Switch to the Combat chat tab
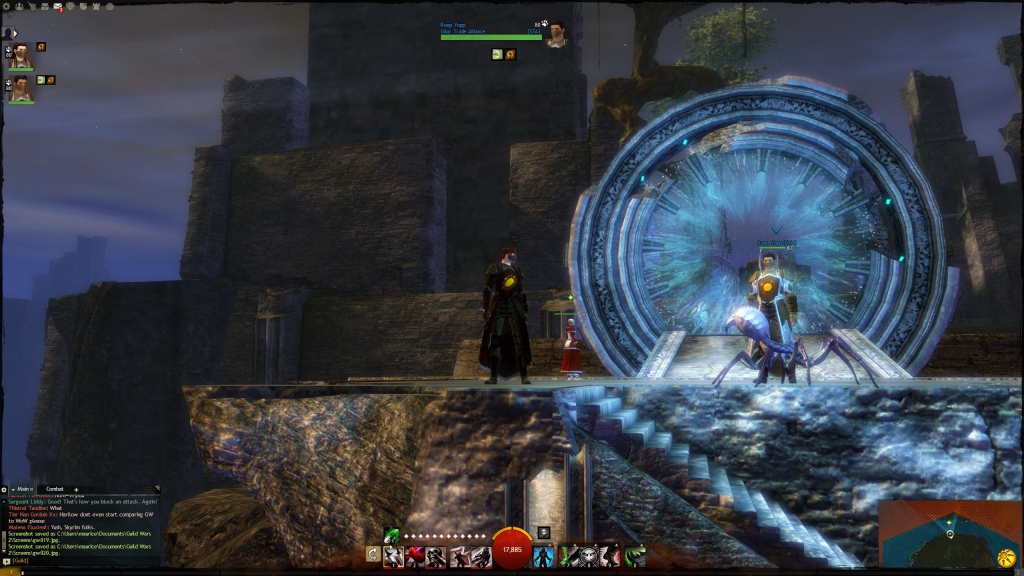This screenshot has height=576, width=1024. tap(55, 489)
